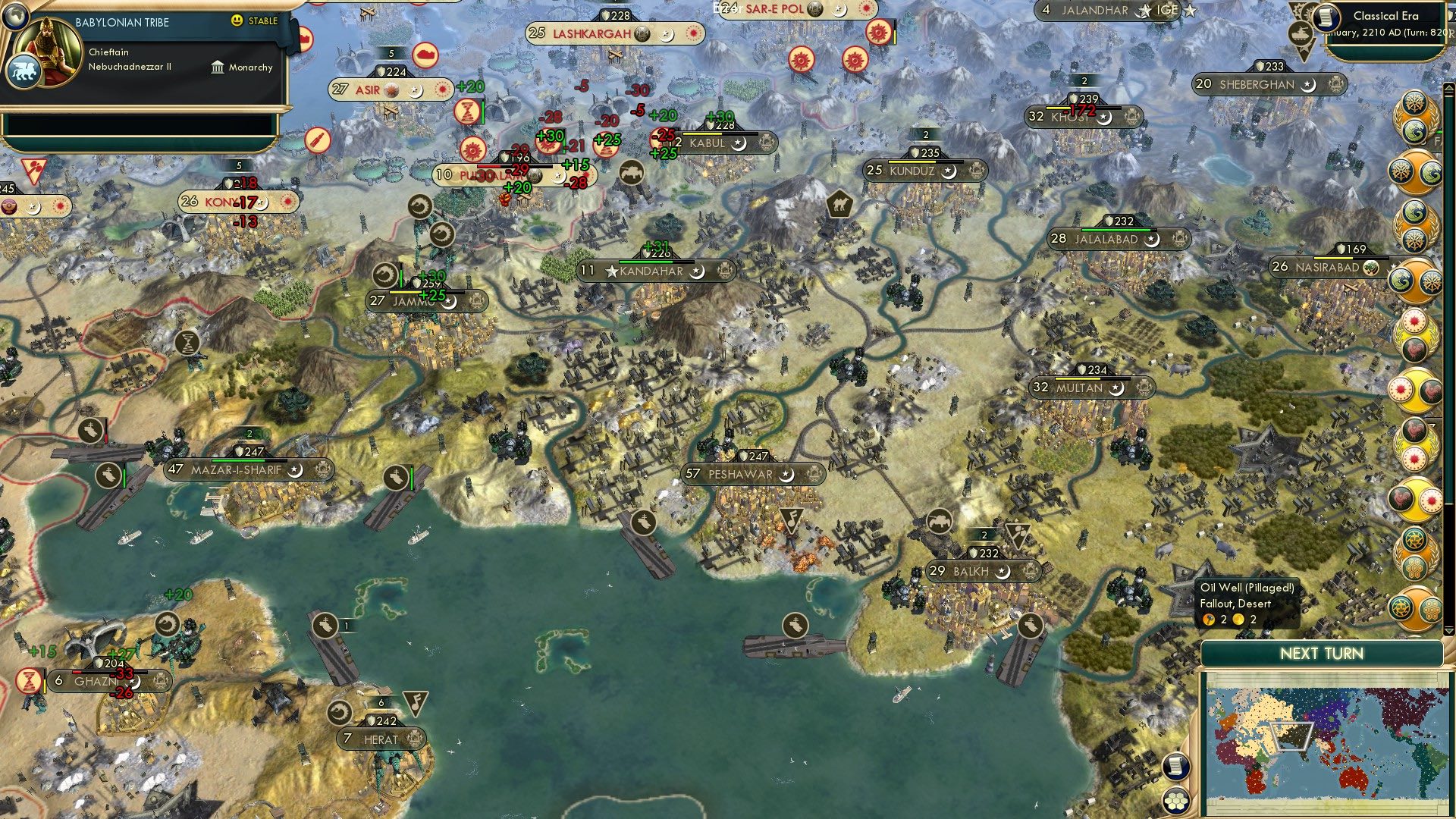
Task: Select Peshawar by clicking its city banner
Action: (739, 474)
